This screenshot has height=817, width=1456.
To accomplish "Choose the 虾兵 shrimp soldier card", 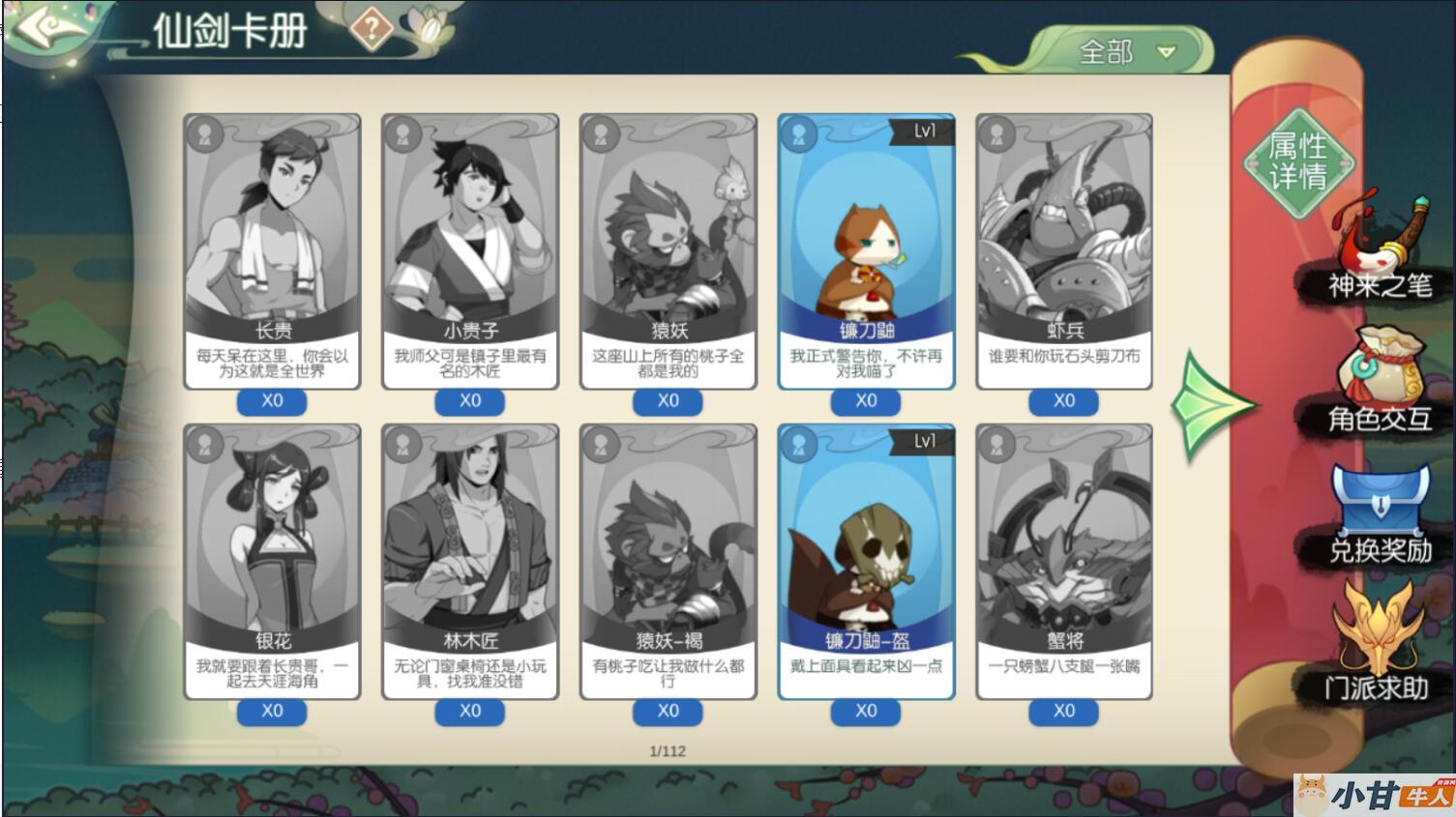I will pyautogui.click(x=1064, y=249).
